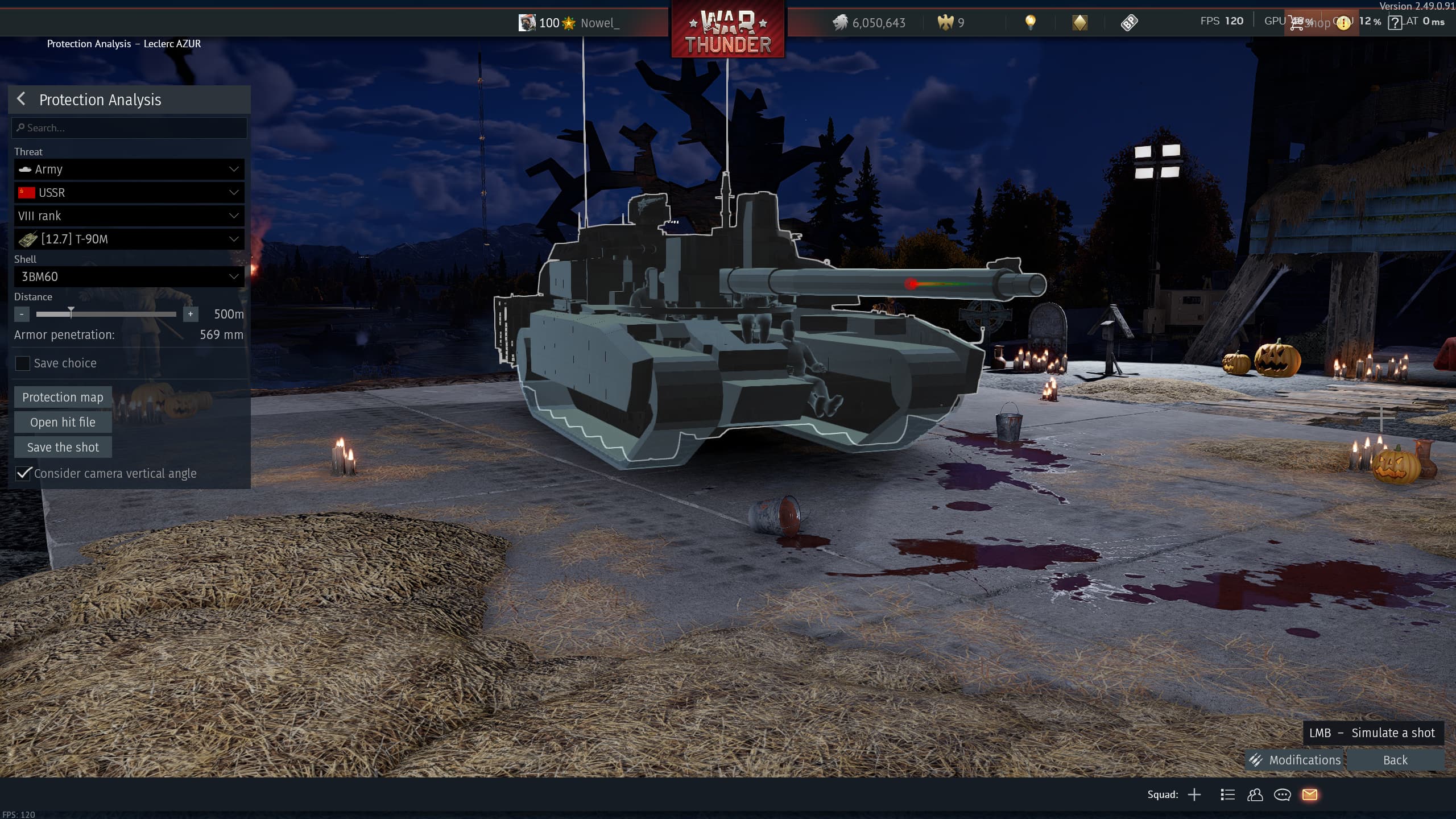Click the Back button
1456x819 pixels.
1395,760
